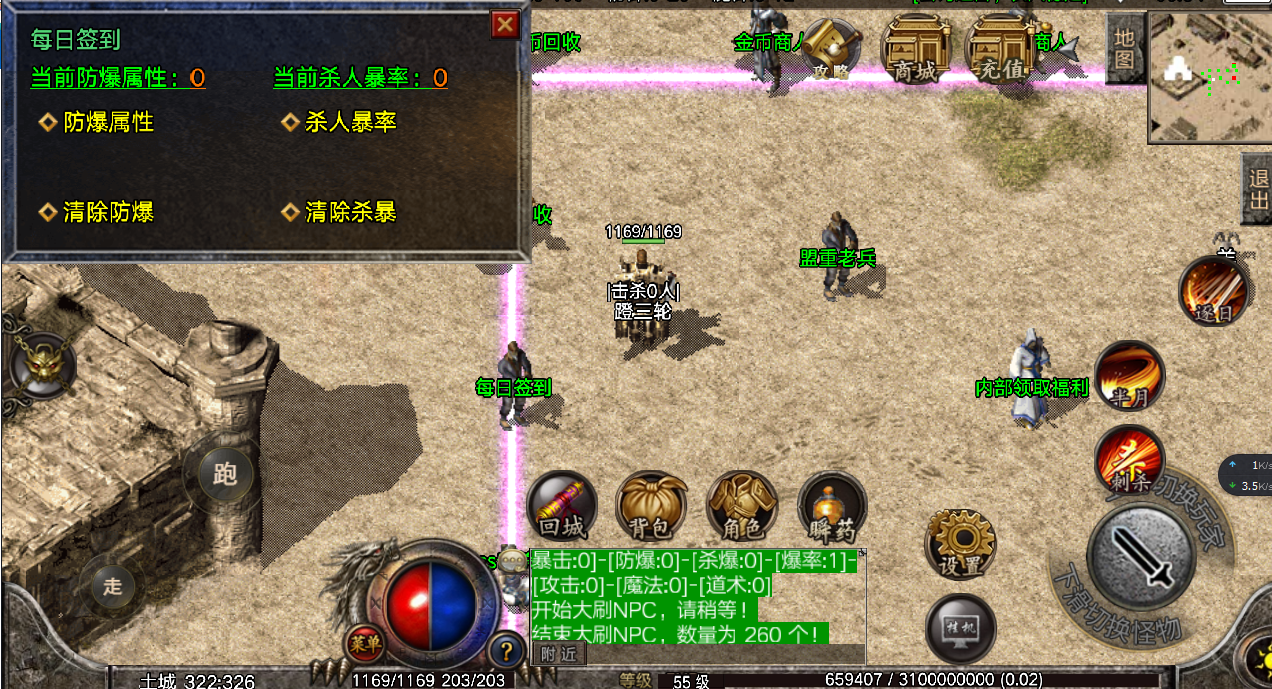Viewport: 1272px width, 689px height.
Task: Open the 设置 settings gear
Action: (x=960, y=544)
